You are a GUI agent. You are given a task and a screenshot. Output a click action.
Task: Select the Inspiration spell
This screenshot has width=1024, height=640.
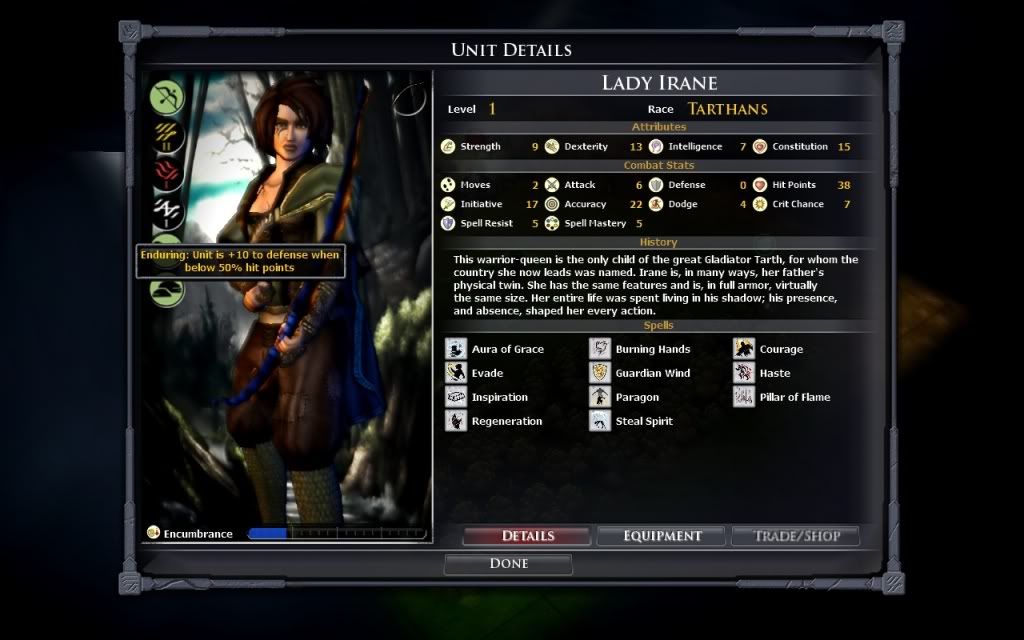tap(456, 397)
